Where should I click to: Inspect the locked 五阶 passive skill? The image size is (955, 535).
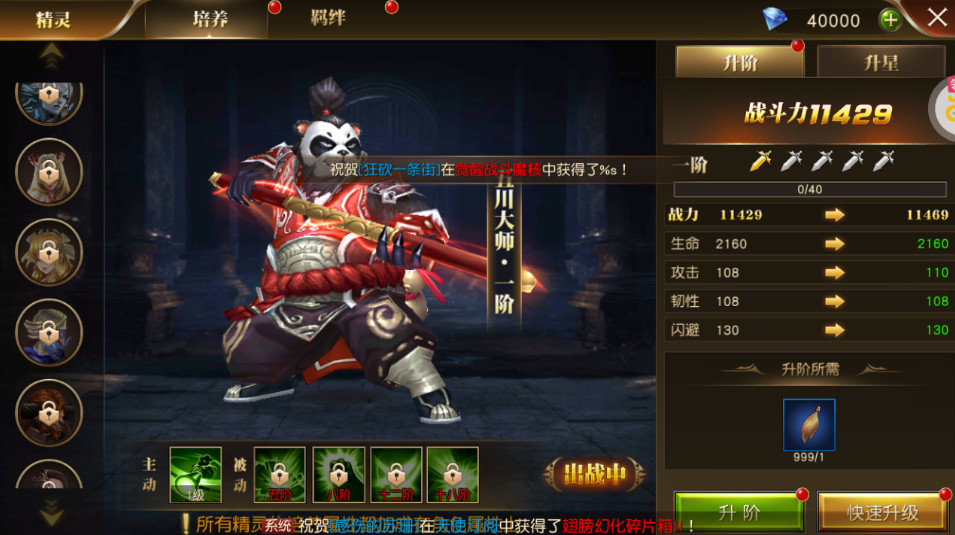[x=279, y=473]
